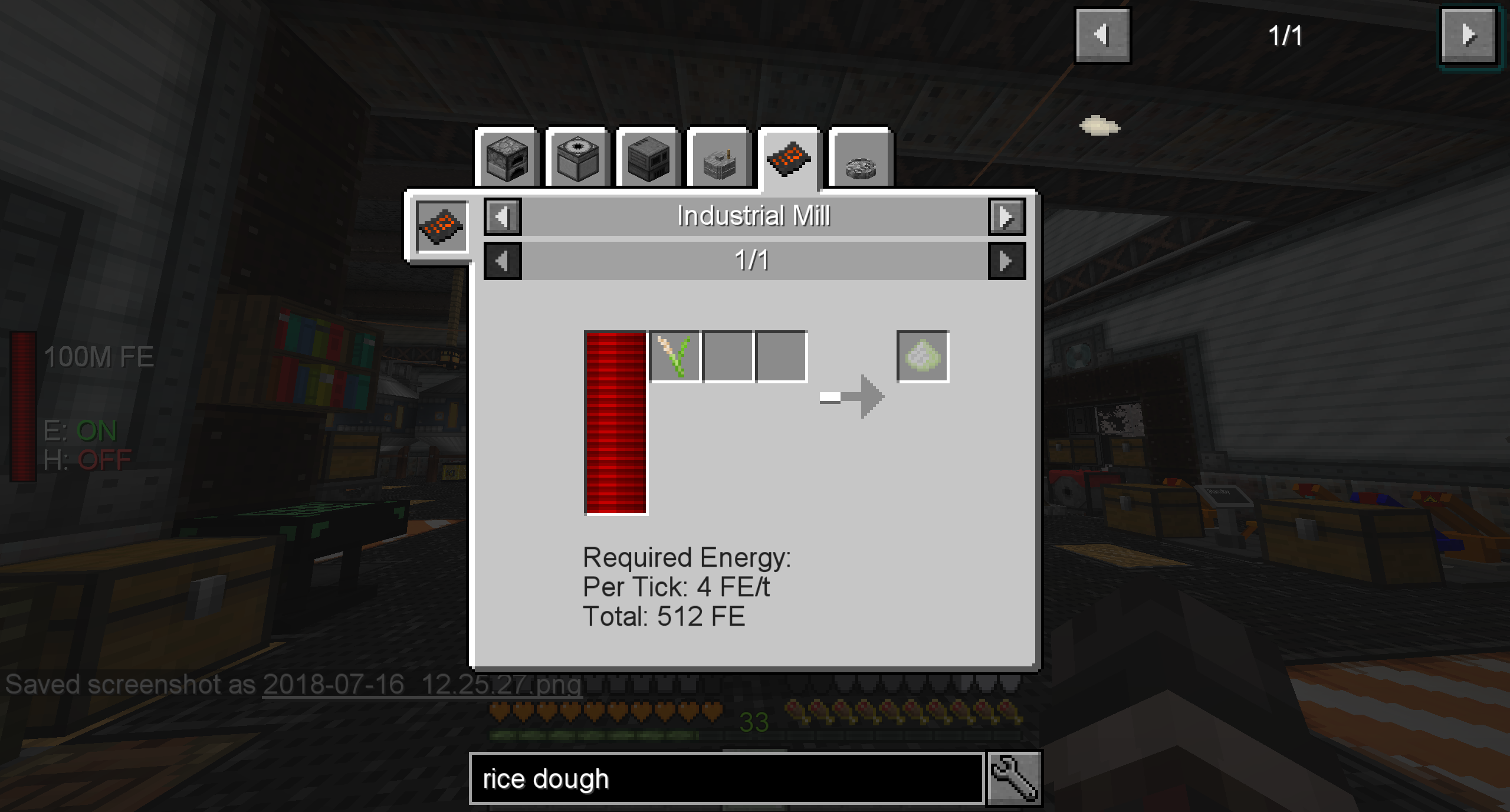Viewport: 1510px width, 812px height.
Task: Select the furnace recipe category tab
Action: (506, 160)
